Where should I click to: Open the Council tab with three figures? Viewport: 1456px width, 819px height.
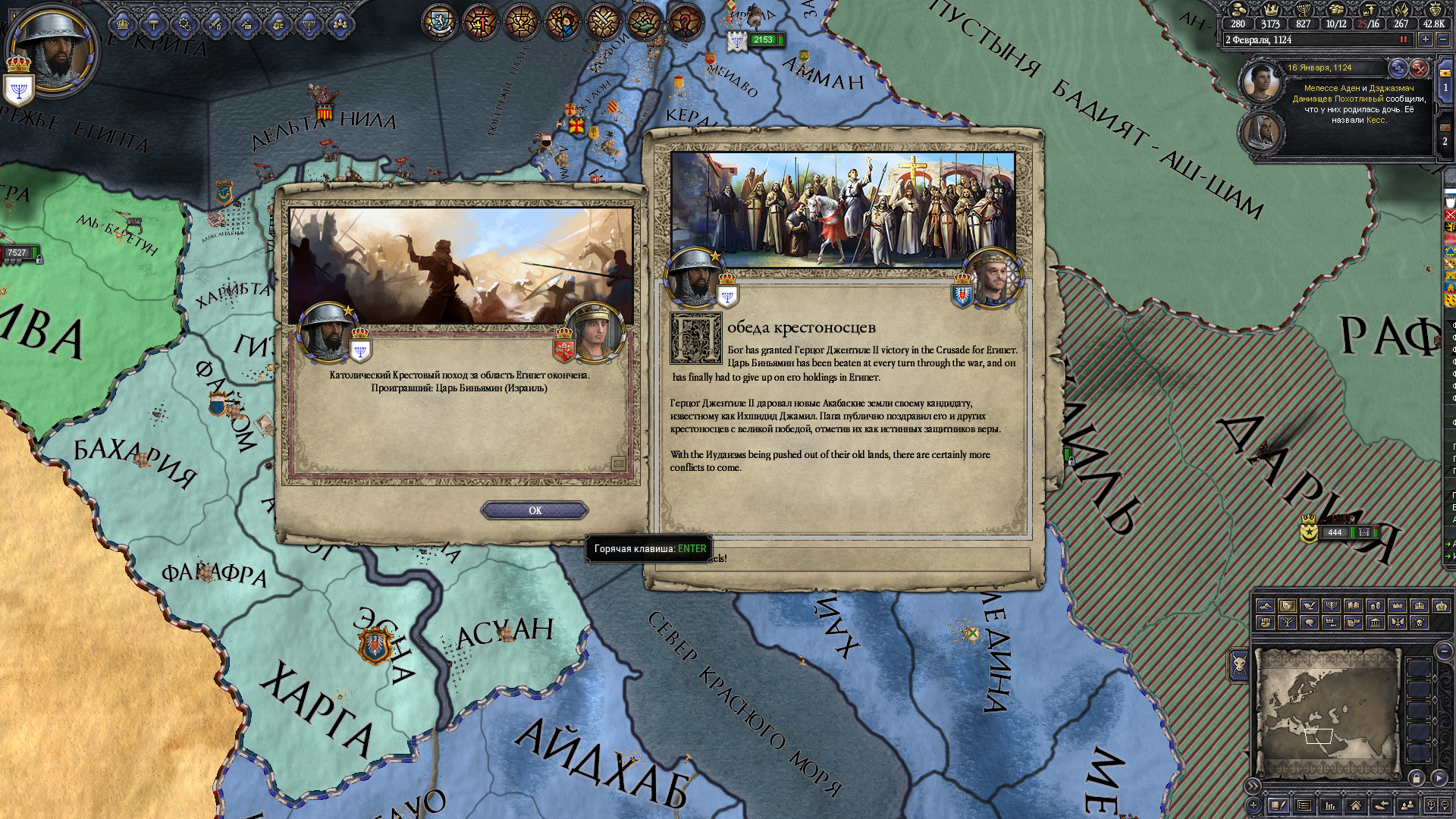pos(340,25)
